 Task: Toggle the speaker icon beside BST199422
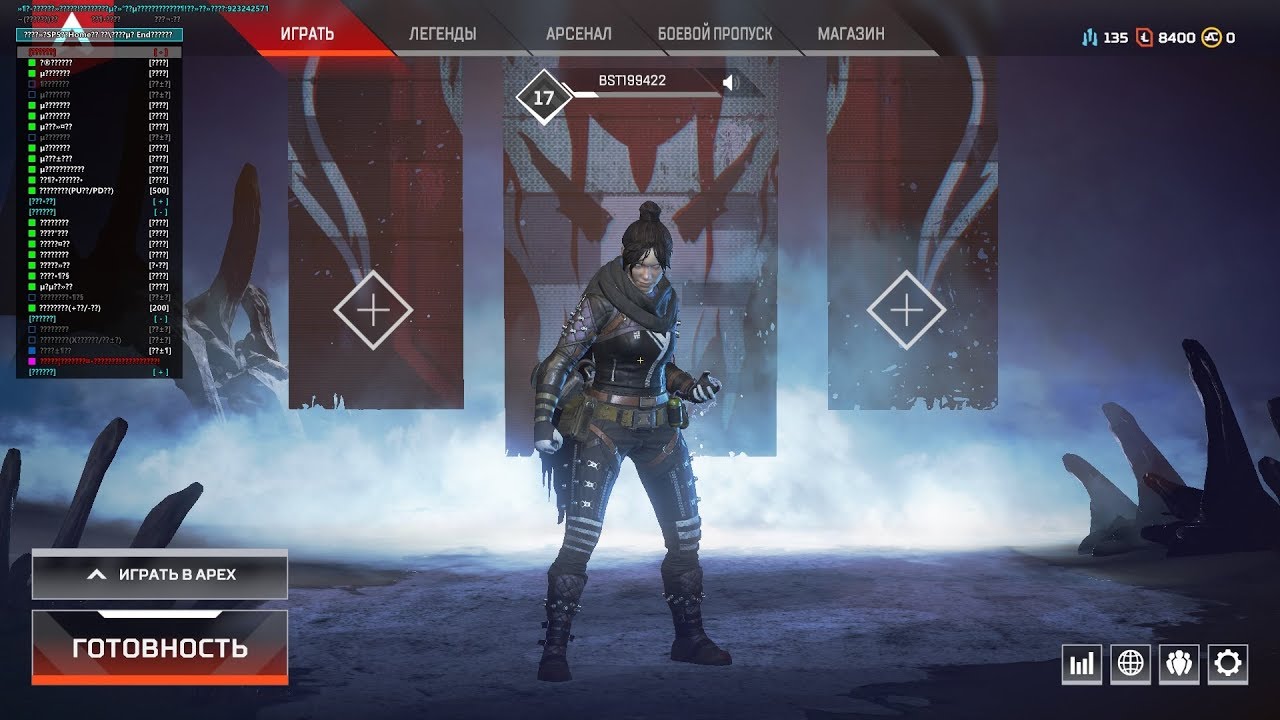click(728, 82)
